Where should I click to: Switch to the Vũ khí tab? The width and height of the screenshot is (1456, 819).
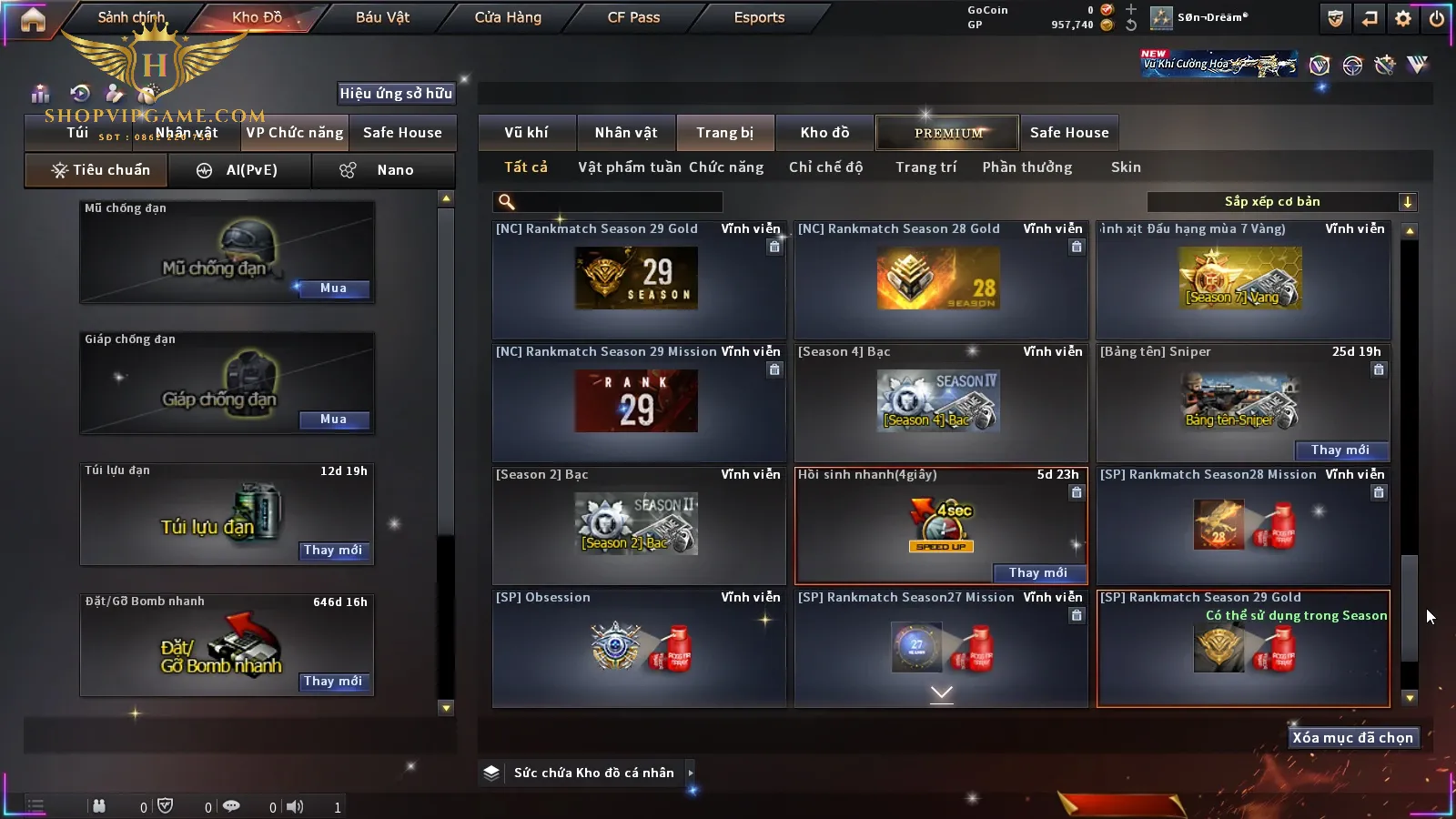click(526, 133)
